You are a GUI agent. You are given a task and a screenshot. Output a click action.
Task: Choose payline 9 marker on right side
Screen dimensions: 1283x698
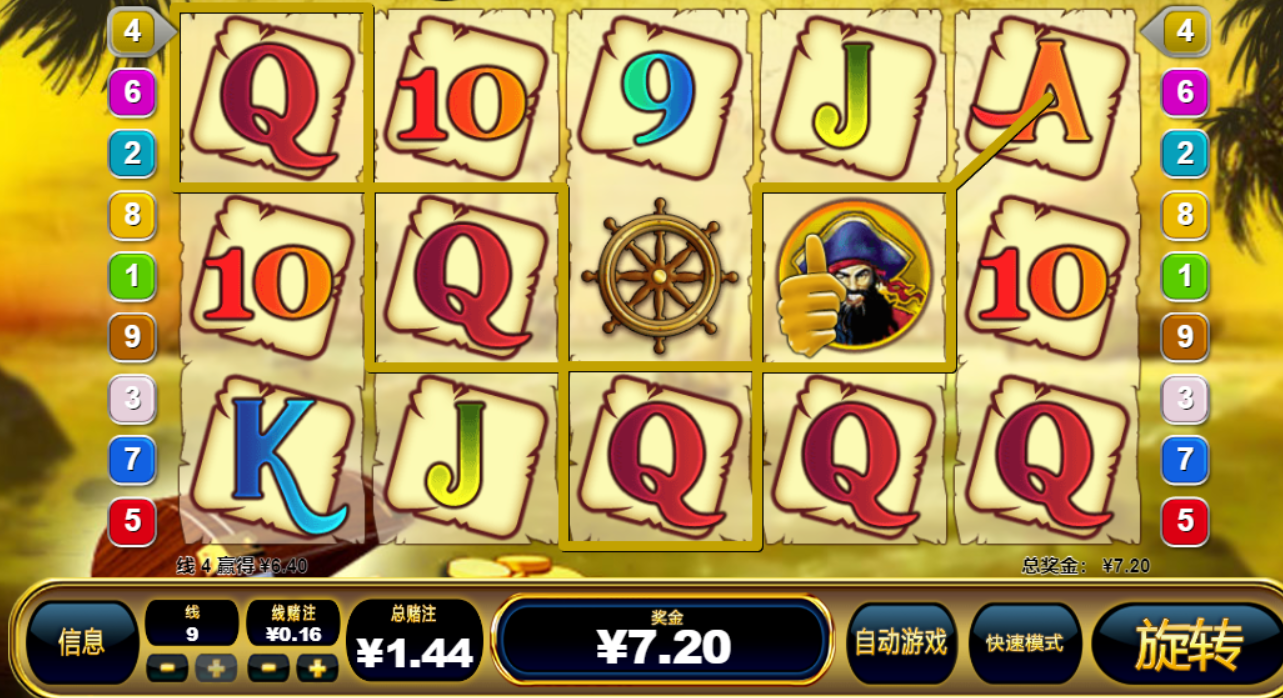click(1185, 337)
